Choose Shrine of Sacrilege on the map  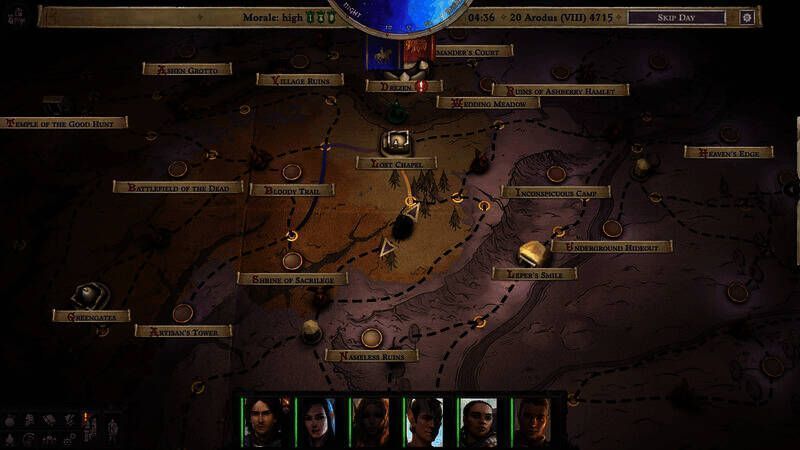(x=292, y=279)
